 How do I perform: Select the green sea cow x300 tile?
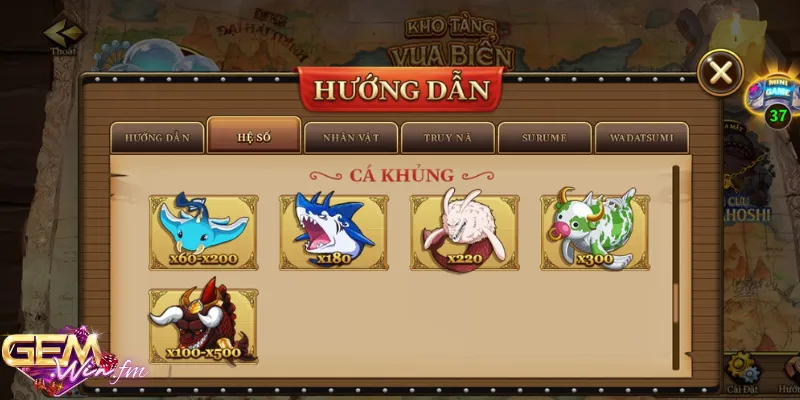(594, 232)
